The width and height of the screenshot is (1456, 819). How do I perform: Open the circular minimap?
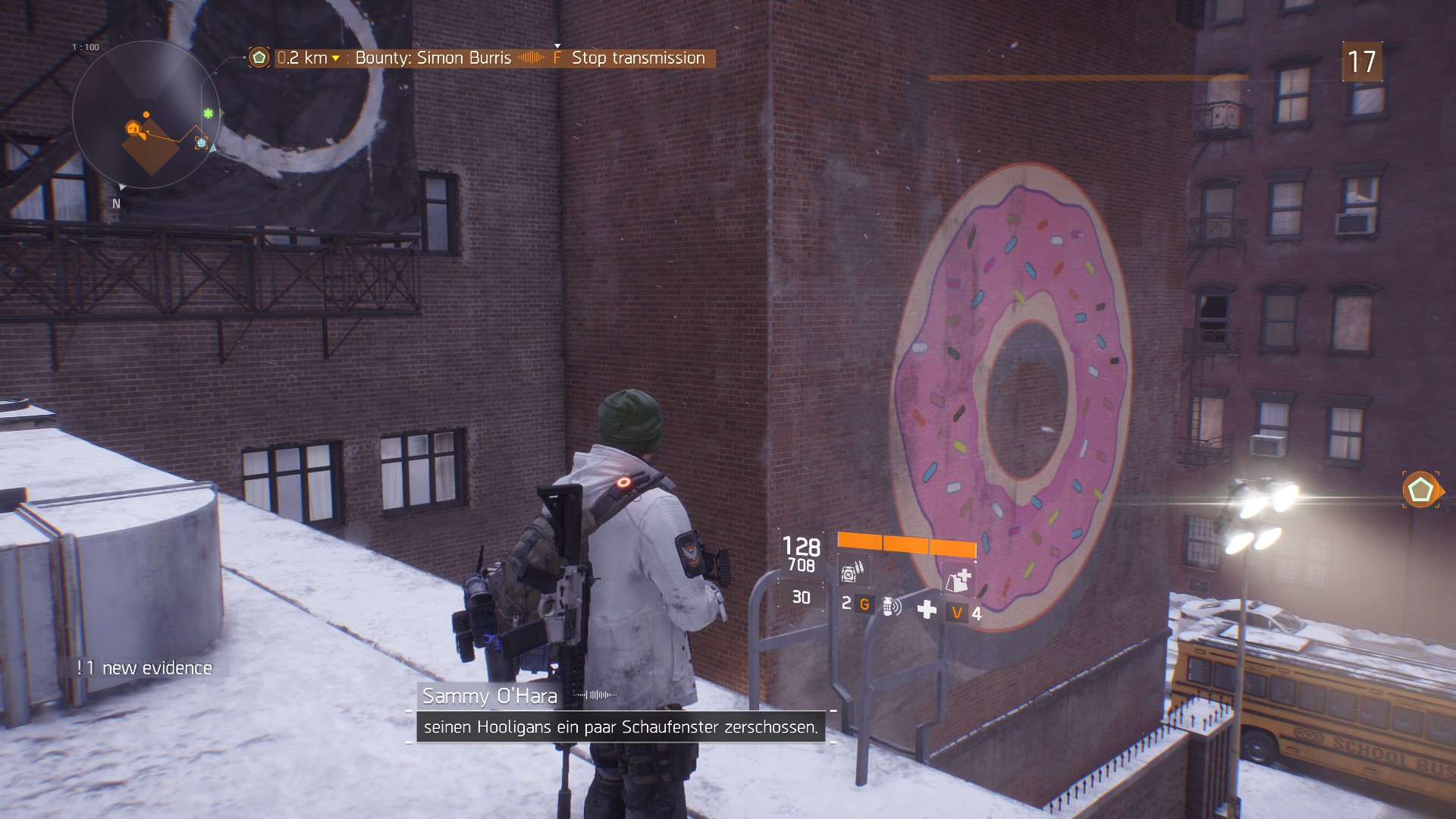(x=146, y=115)
